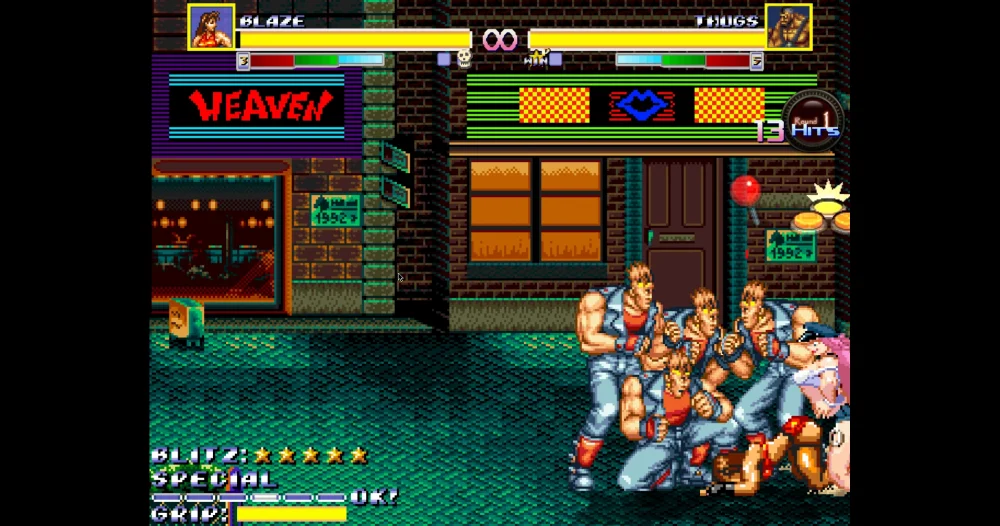Click Blaze's character portrait
The width and height of the screenshot is (1000, 526).
211,27
